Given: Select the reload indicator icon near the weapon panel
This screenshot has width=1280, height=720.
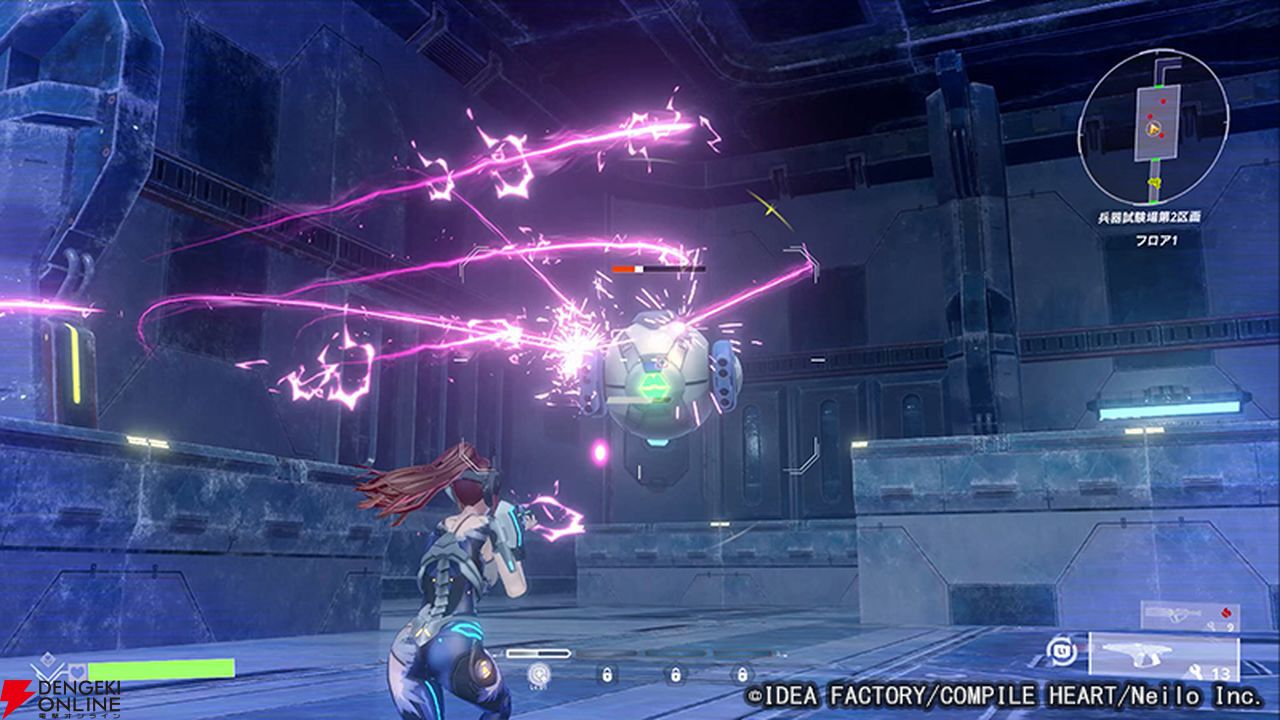Looking at the screenshot, I should click(1060, 652).
